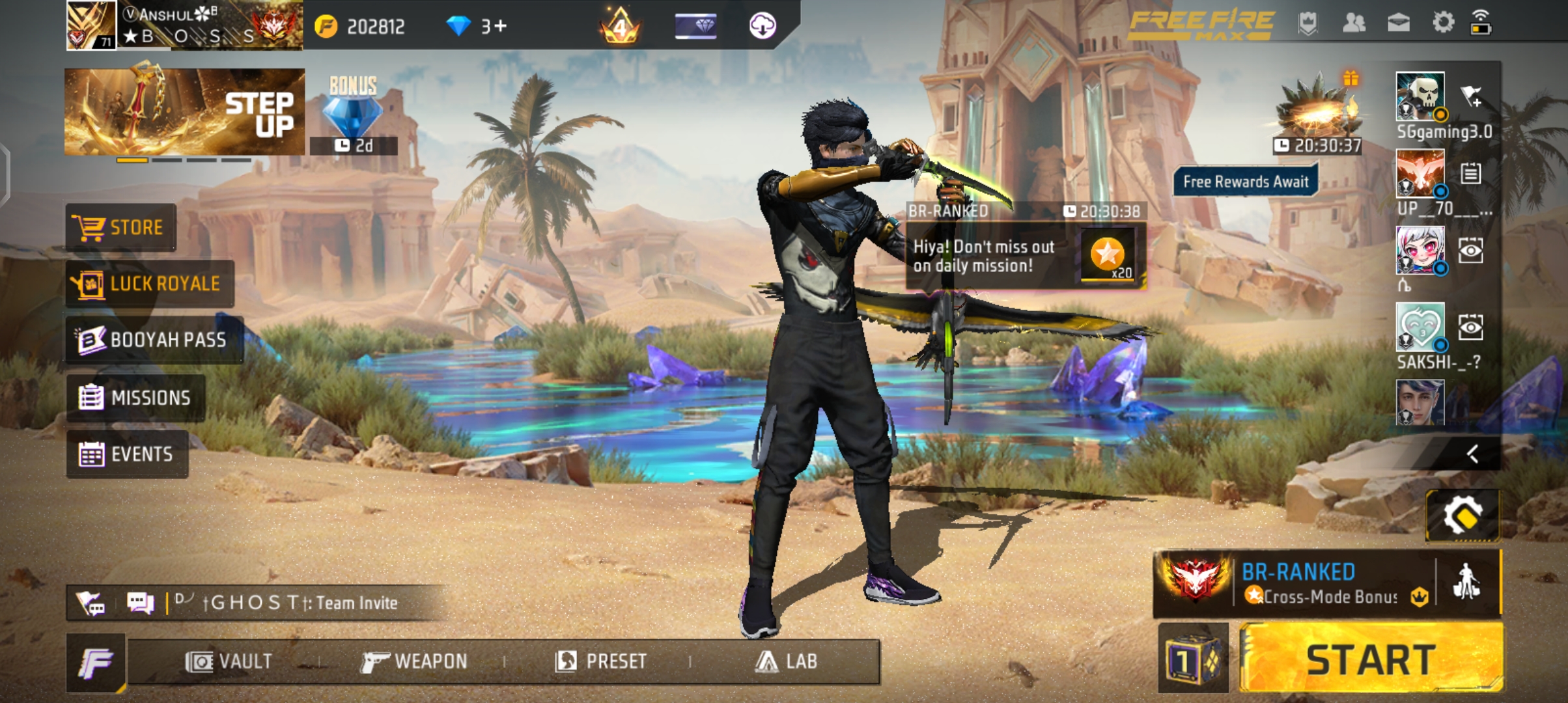Open the Store menu
The height and width of the screenshot is (703, 1568).
pos(120,227)
